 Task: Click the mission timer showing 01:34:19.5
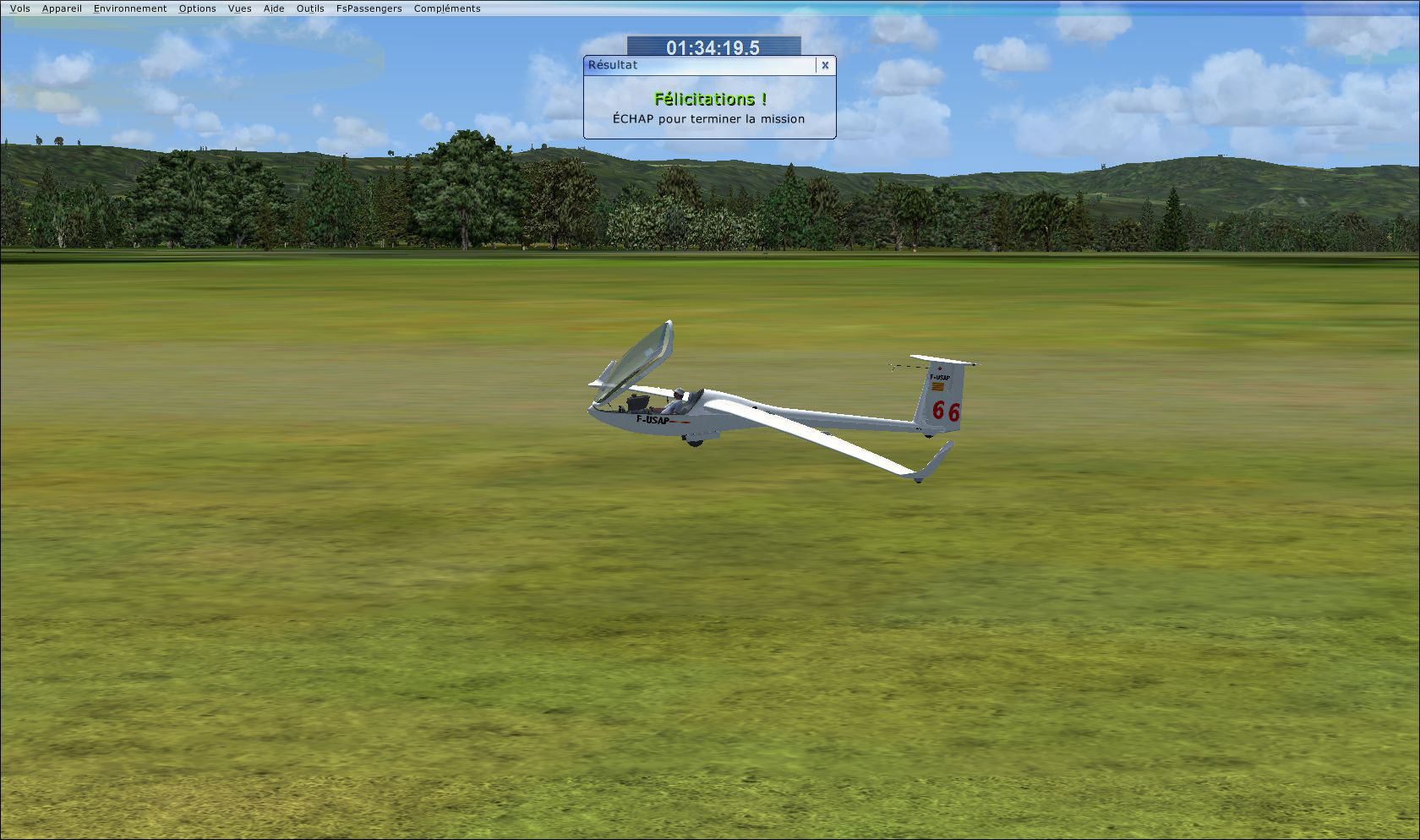(x=714, y=48)
